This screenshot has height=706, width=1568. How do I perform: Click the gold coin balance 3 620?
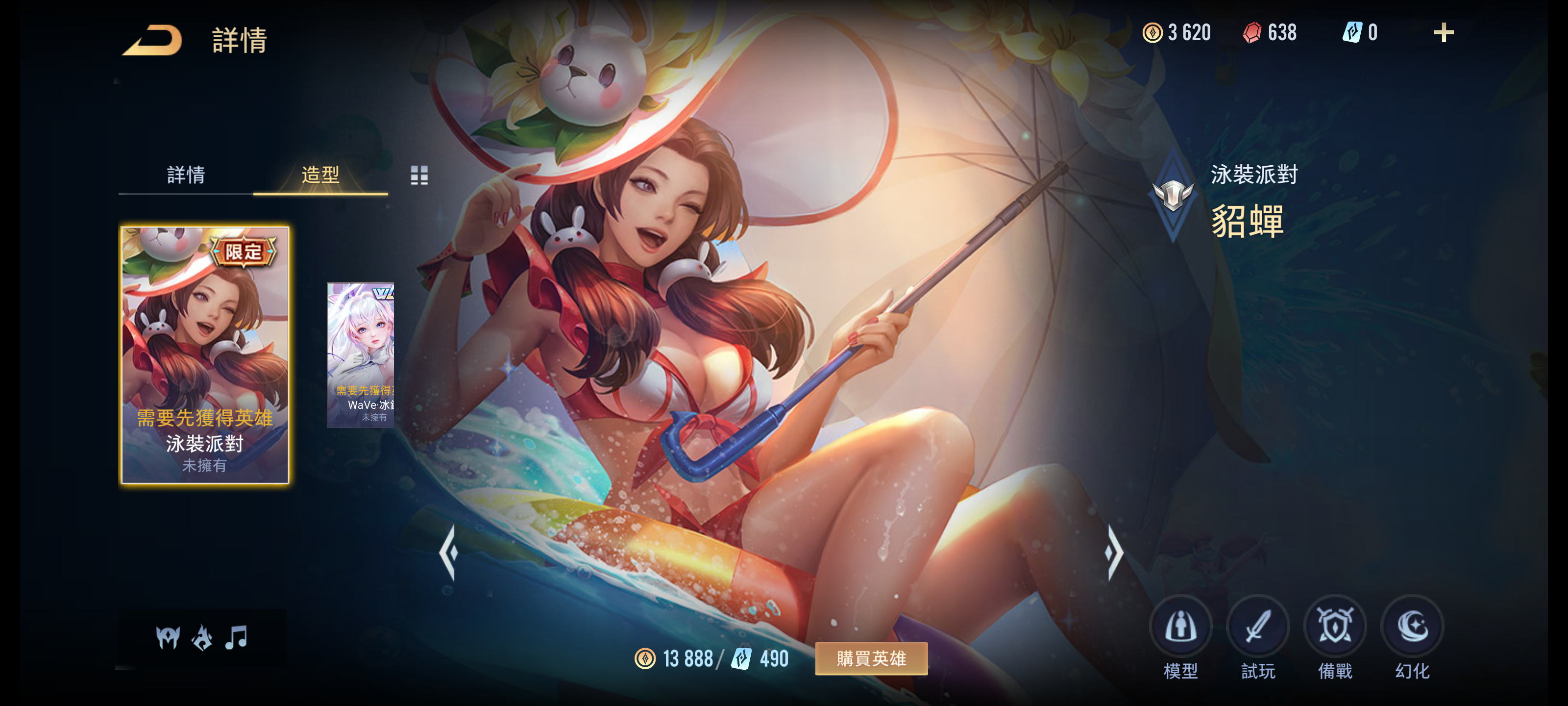(x=1178, y=33)
